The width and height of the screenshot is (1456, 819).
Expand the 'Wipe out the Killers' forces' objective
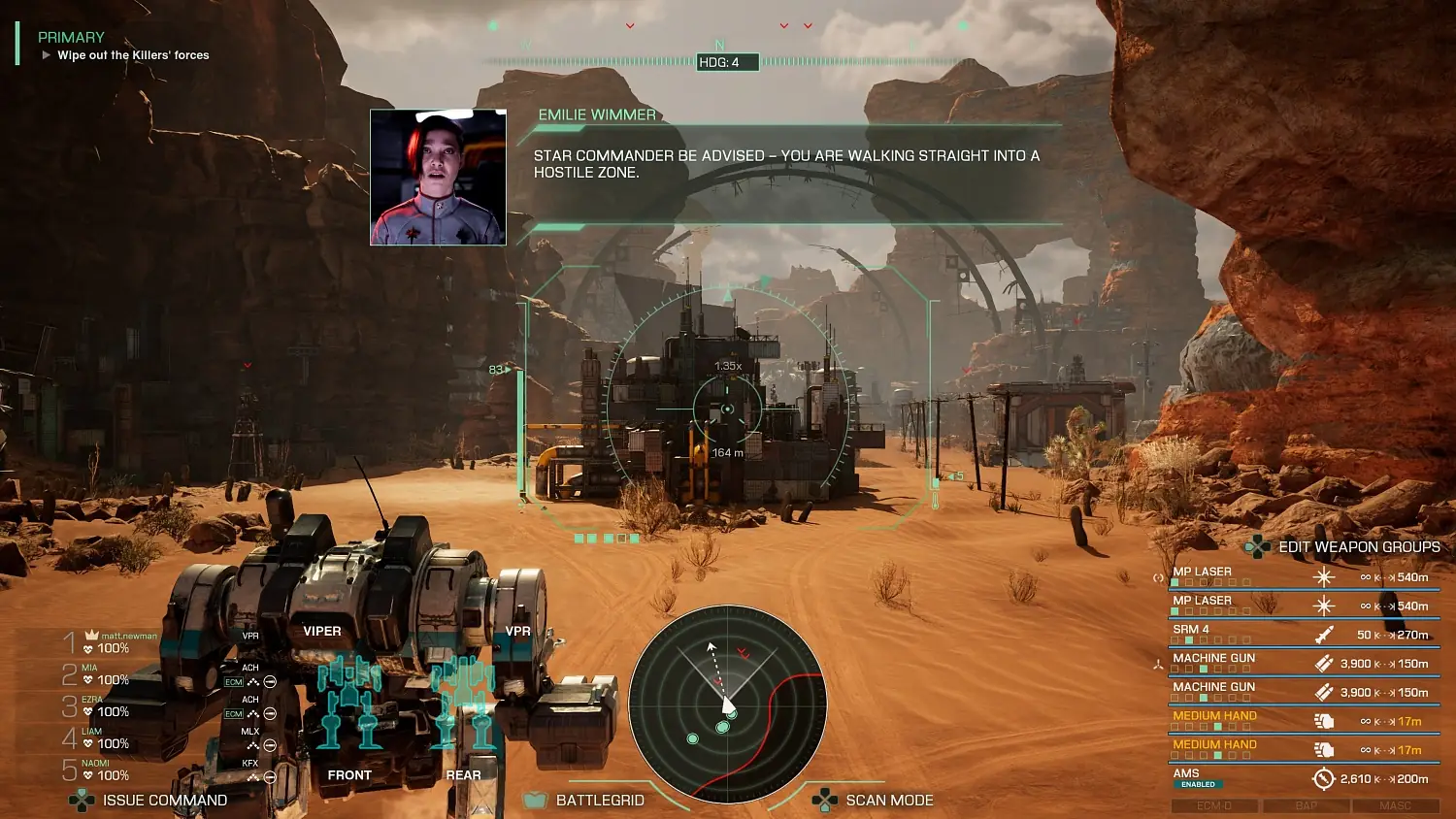pyautogui.click(x=46, y=55)
